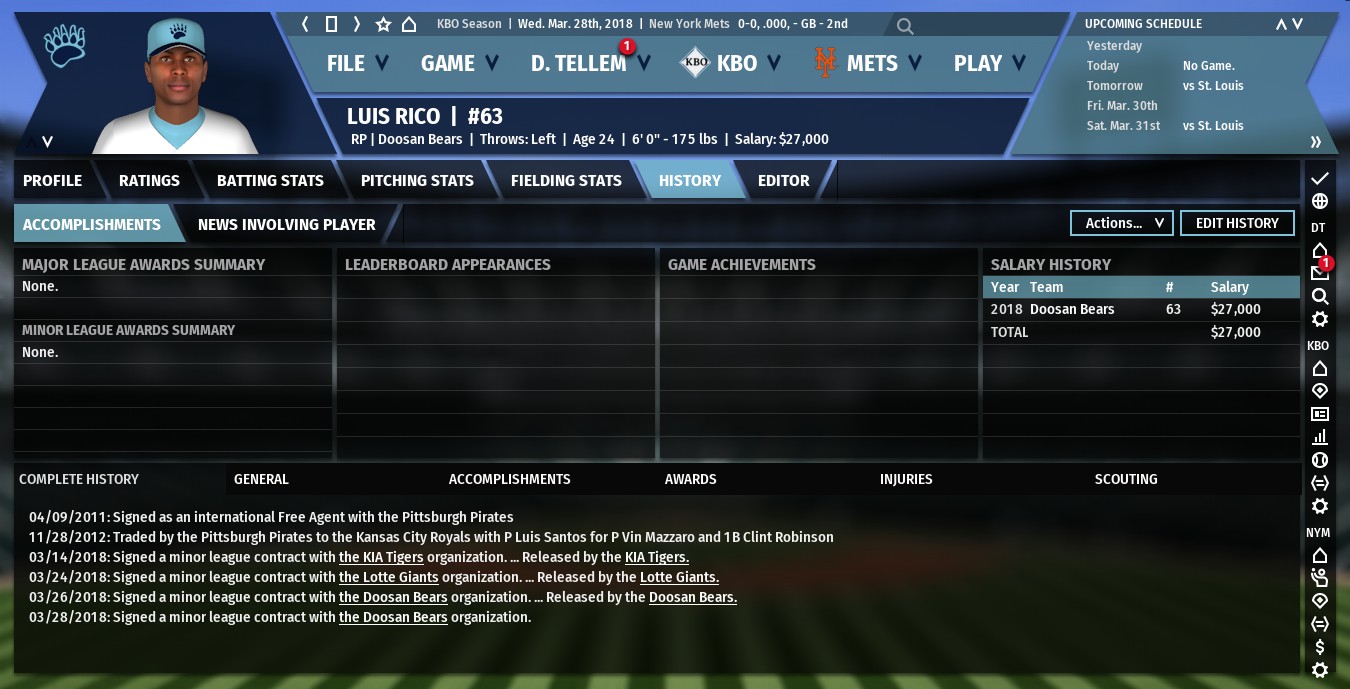Show the Fielding Stats tab
Screen dimensions: 1350x689
coord(566,181)
